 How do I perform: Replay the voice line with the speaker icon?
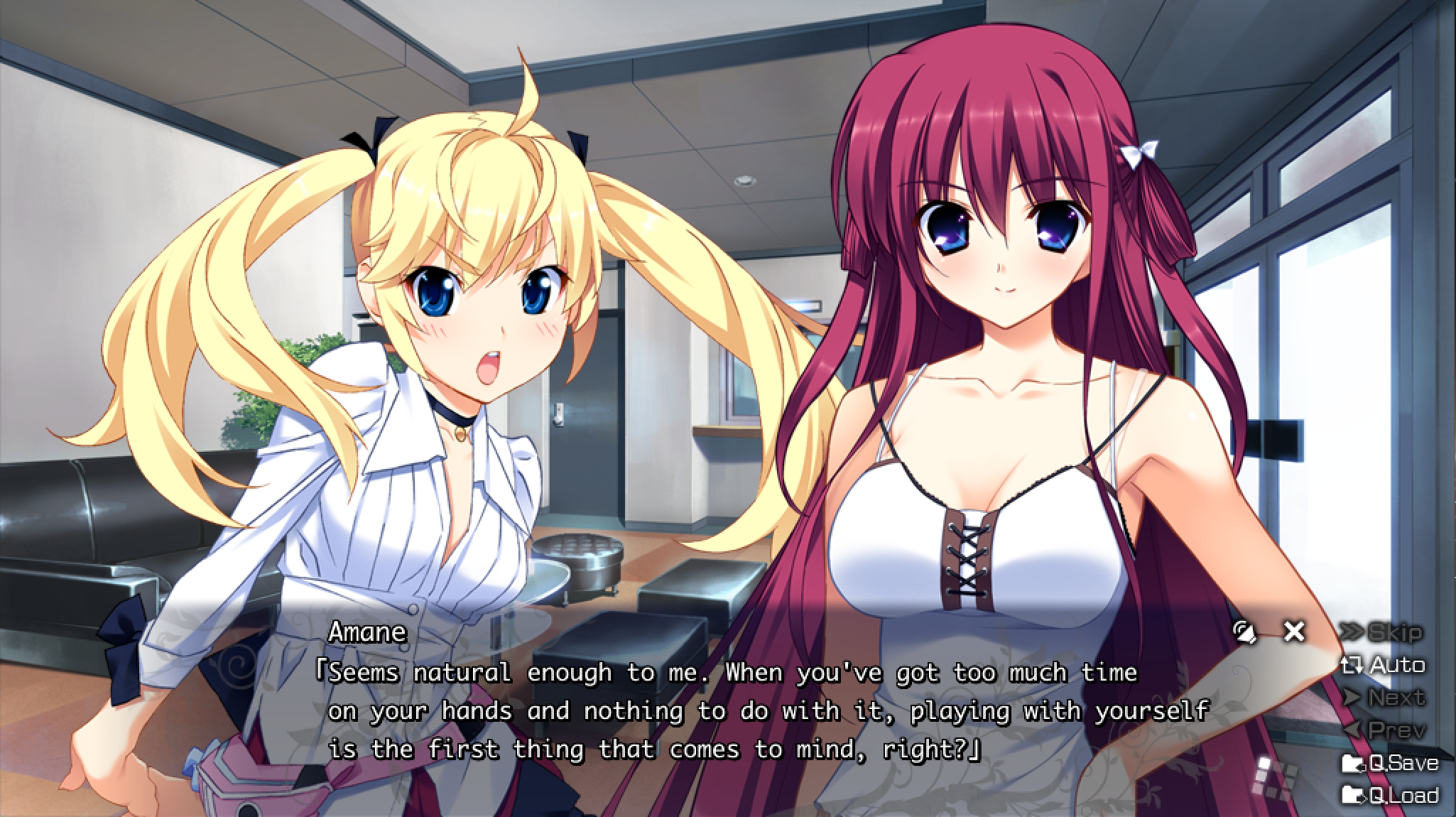click(x=1244, y=632)
